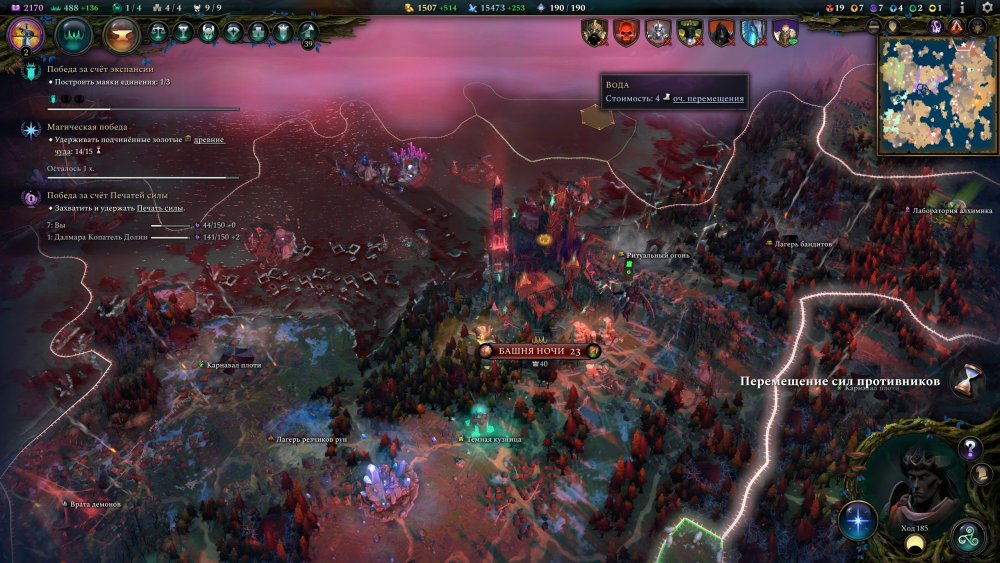This screenshot has height=563, width=1000.
Task: Open the teal grass crown empire button
Action: (x=73, y=35)
